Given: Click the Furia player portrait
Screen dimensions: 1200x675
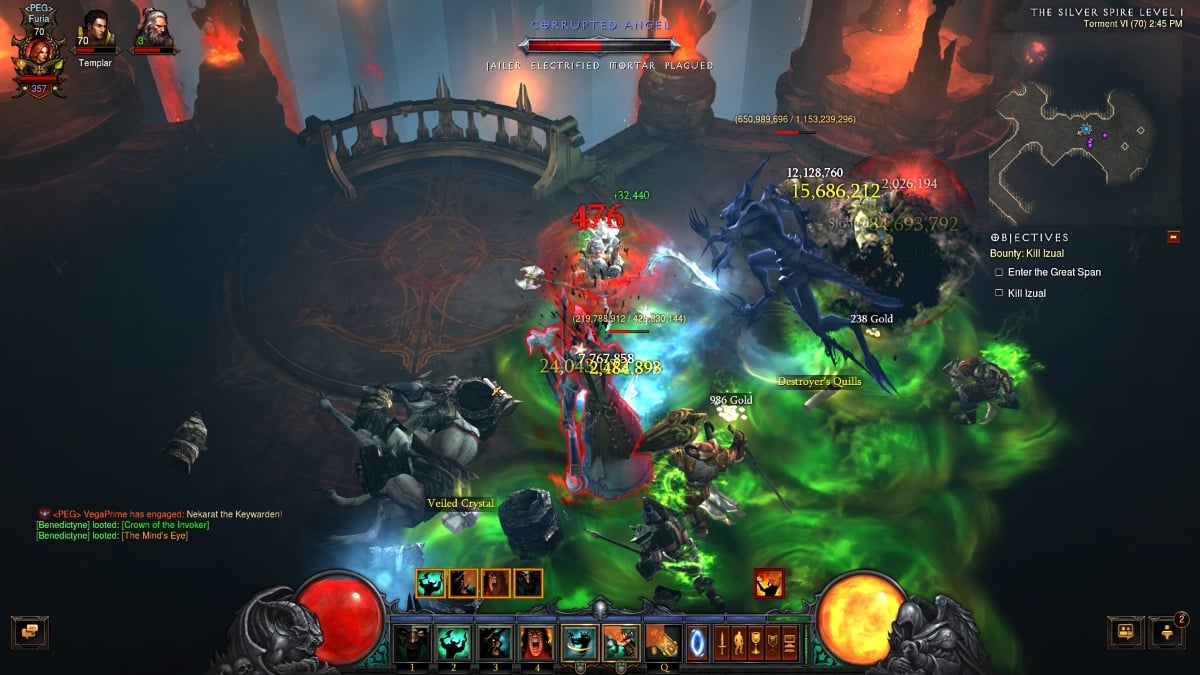Looking at the screenshot, I should (x=38, y=57).
